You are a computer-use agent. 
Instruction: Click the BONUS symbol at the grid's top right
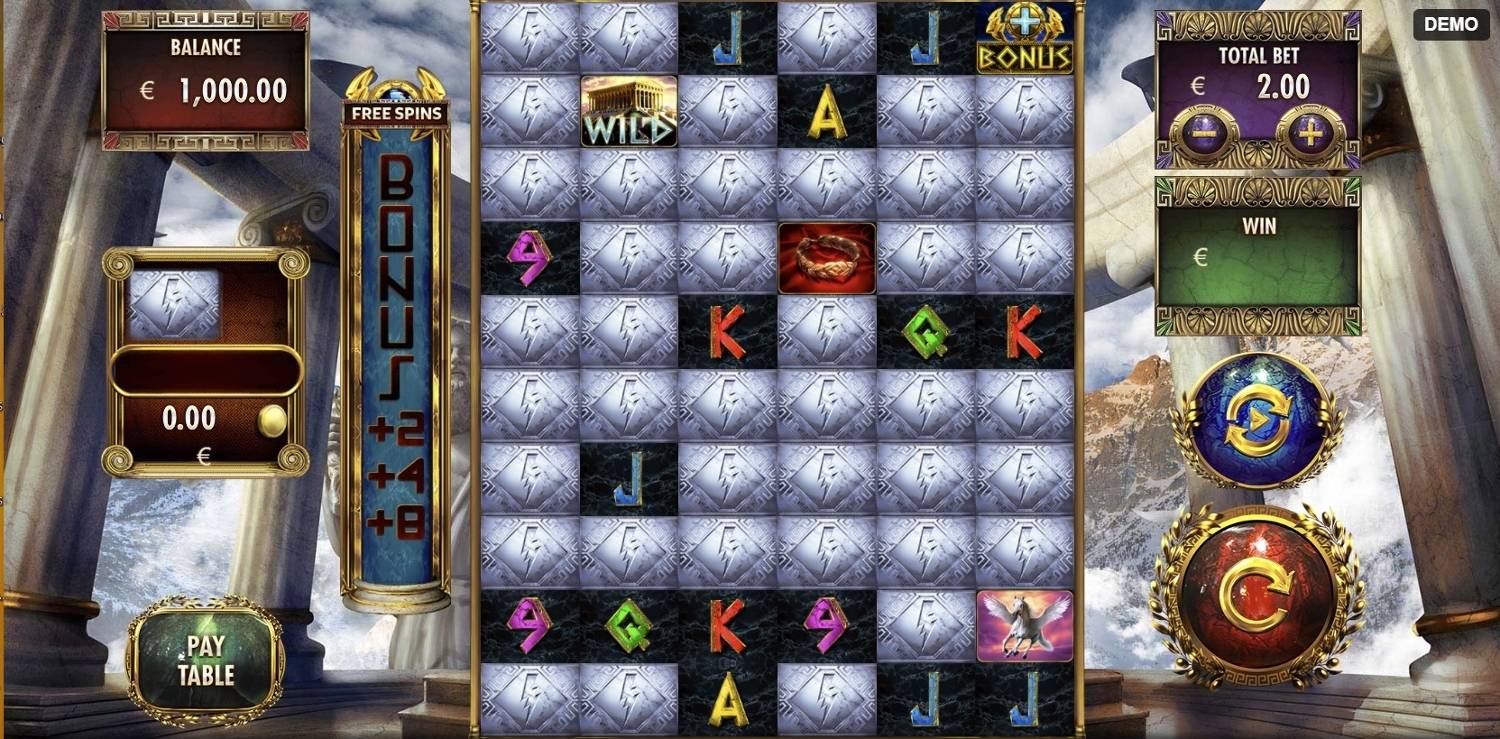coord(1022,39)
